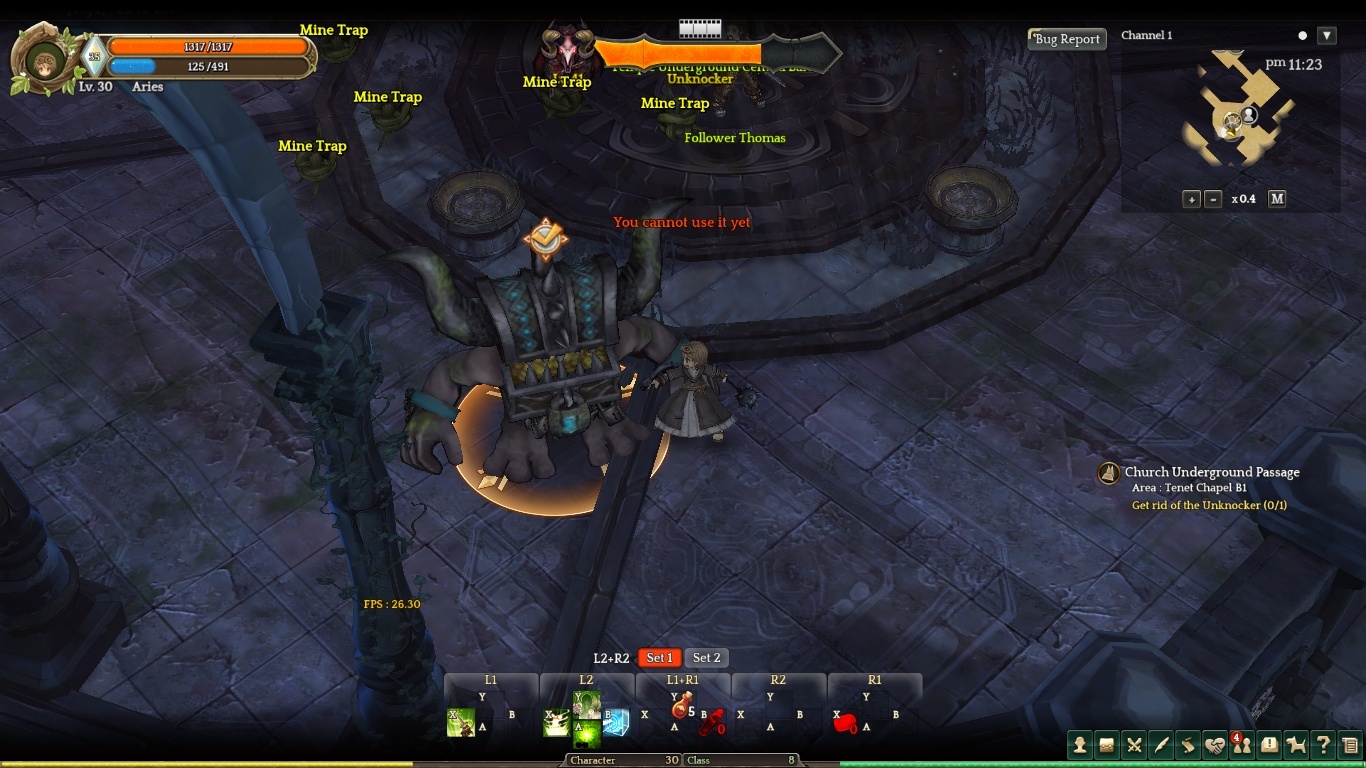1366x768 pixels.
Task: Open the handshake heart icon
Action: click(x=1215, y=744)
